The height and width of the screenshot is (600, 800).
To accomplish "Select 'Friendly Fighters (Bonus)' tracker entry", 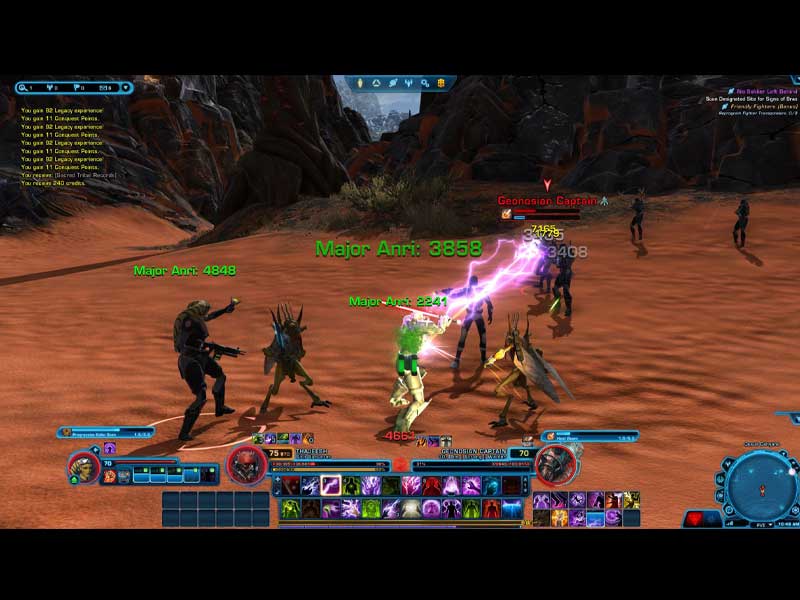I will (x=760, y=106).
